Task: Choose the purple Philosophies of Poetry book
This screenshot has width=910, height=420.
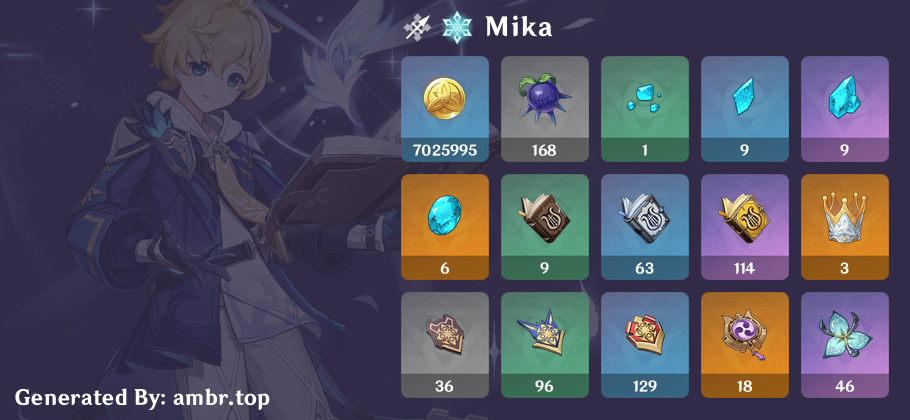Action: 745,227
